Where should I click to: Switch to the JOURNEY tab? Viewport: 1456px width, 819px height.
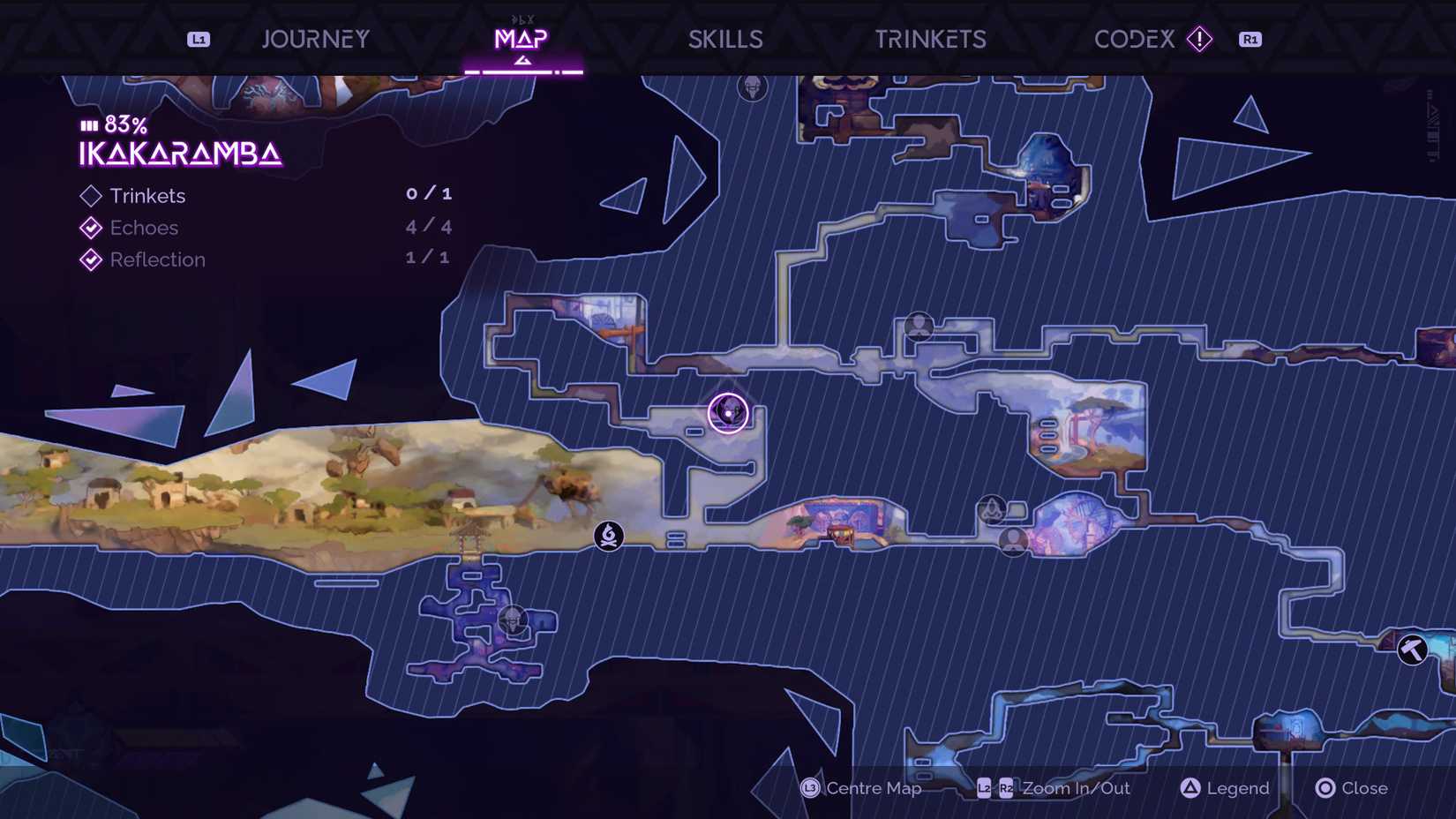click(x=315, y=39)
